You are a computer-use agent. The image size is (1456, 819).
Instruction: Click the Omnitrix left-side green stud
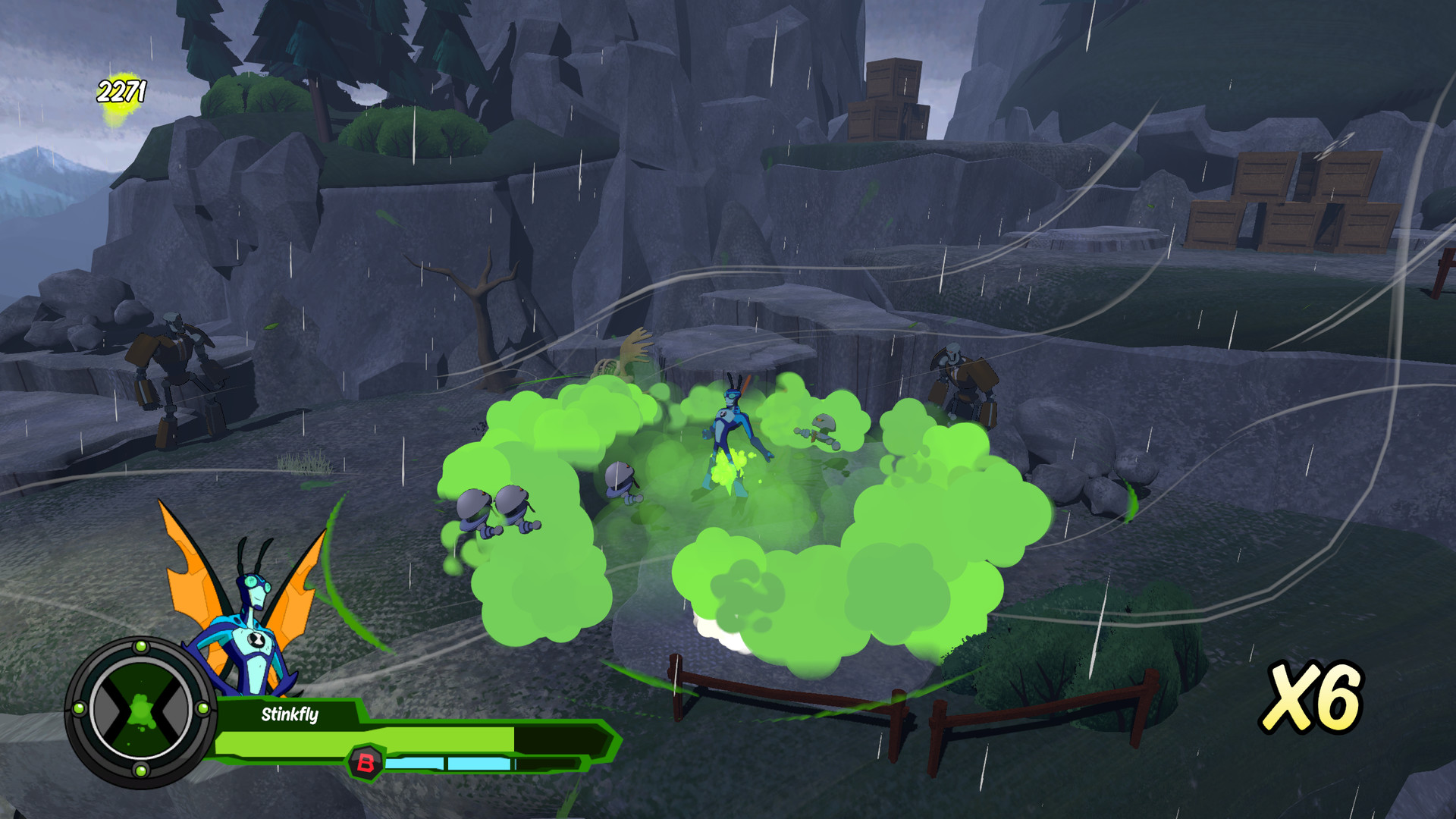[x=79, y=709]
